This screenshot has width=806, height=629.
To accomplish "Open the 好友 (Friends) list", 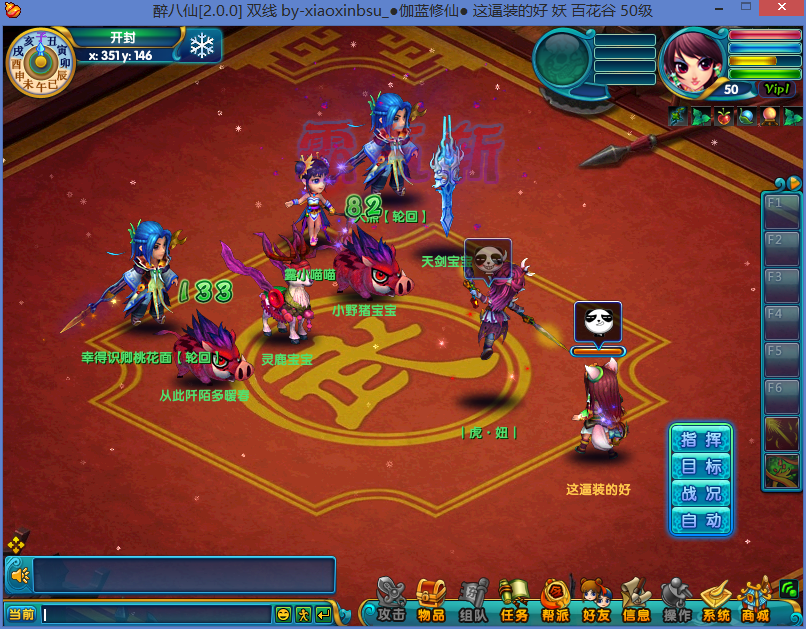I will point(595,603).
